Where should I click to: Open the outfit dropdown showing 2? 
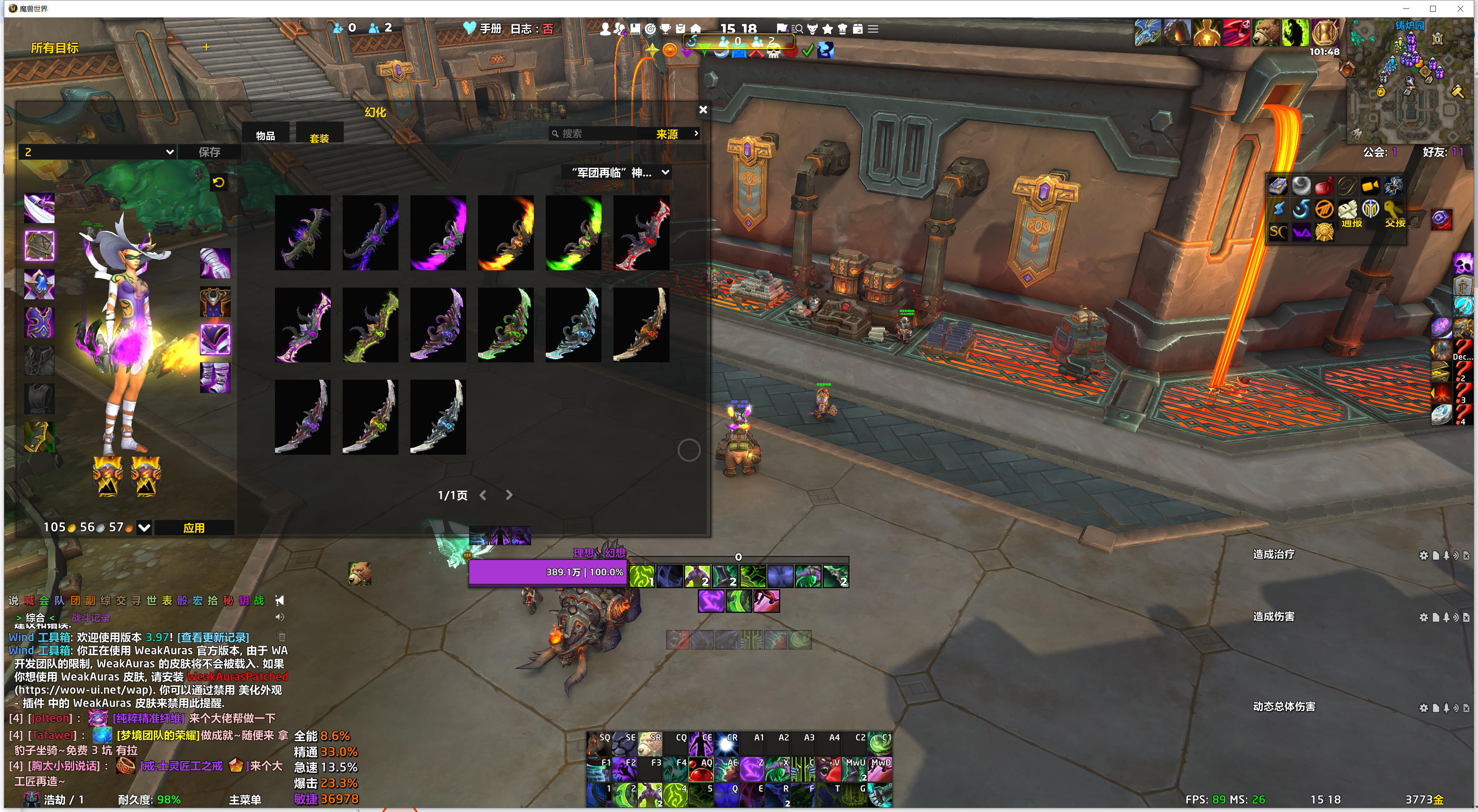pyautogui.click(x=98, y=152)
